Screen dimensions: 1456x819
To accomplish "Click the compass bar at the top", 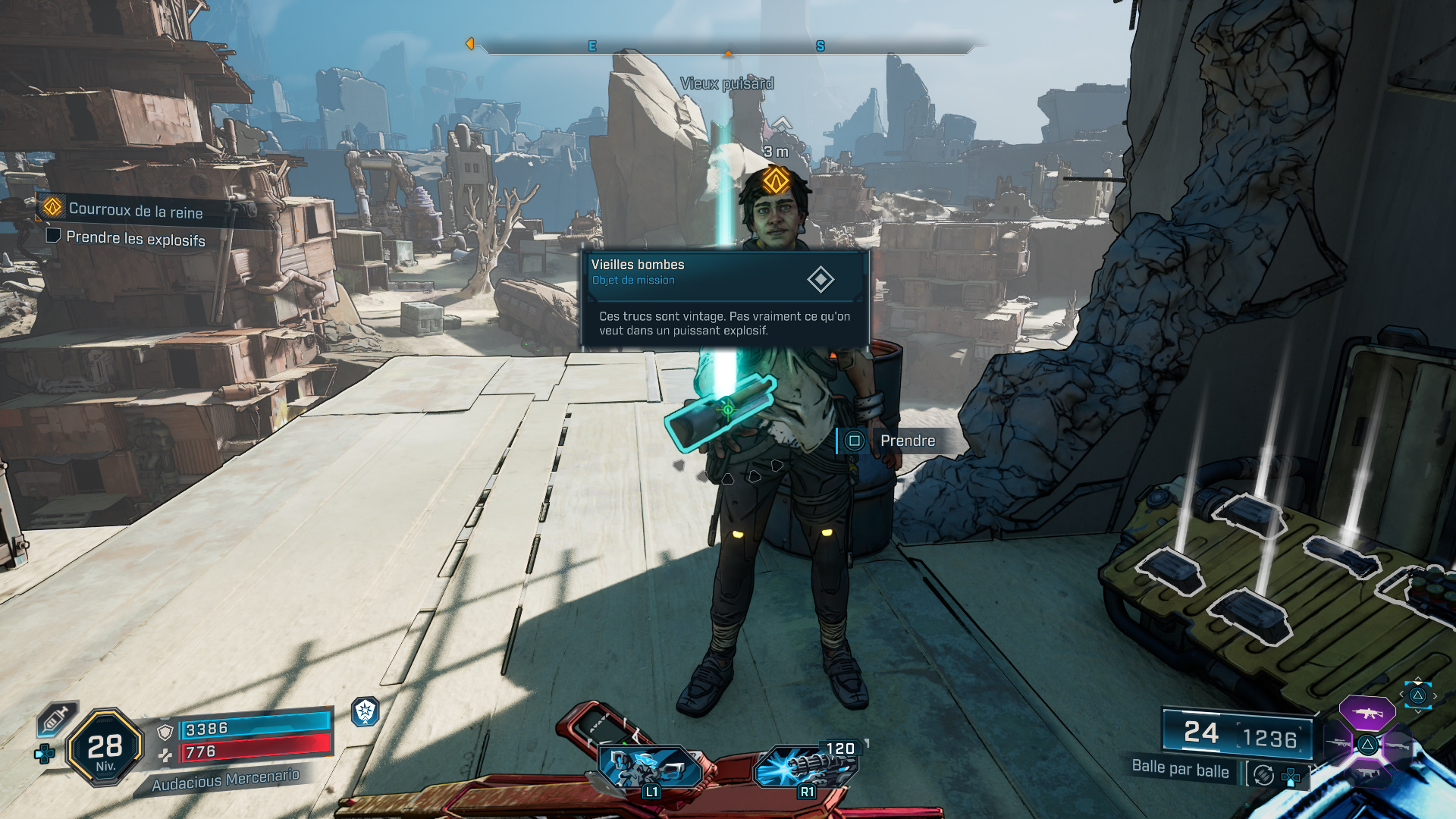I will point(726,46).
